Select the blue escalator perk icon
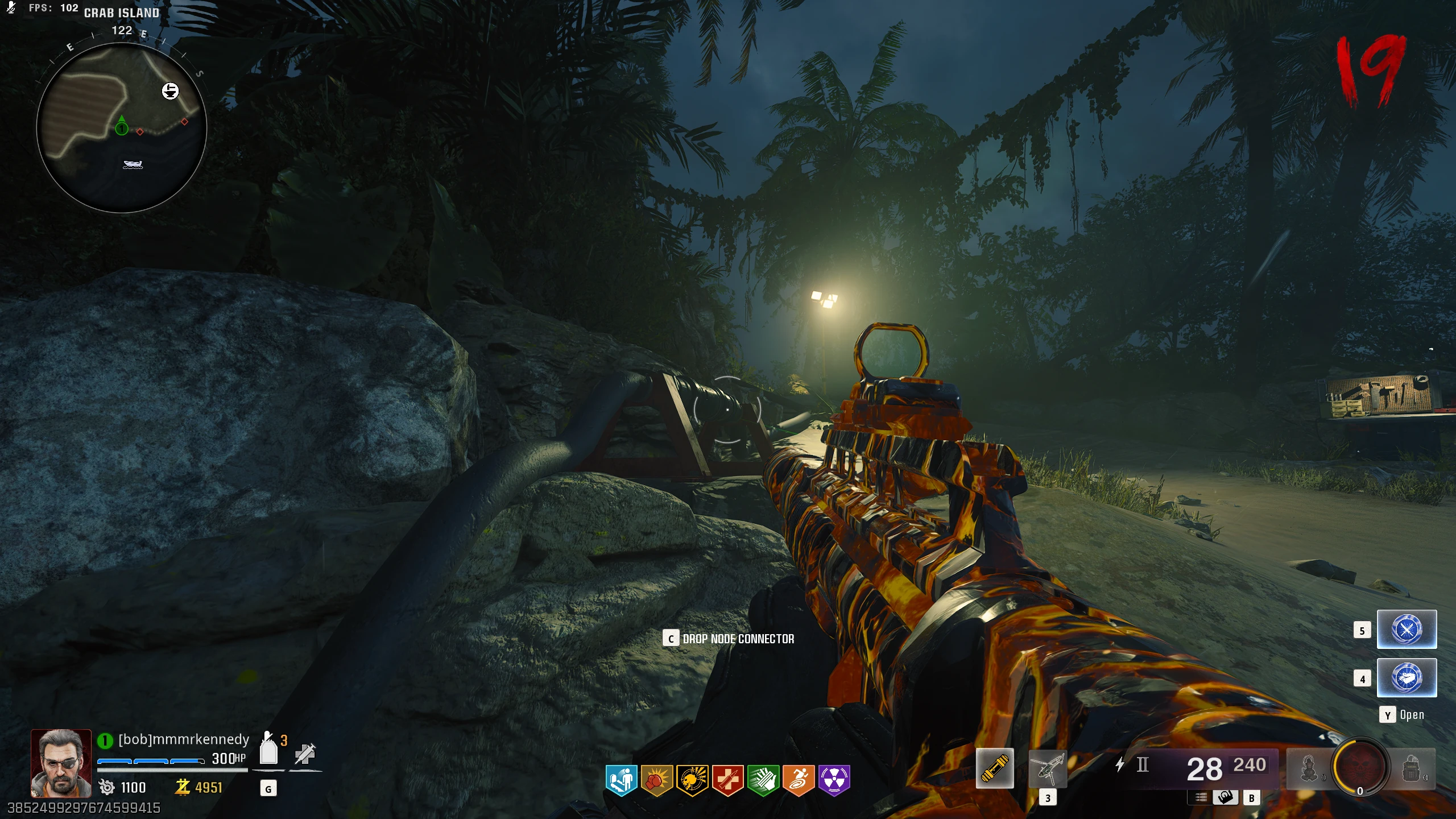The height and width of the screenshot is (819, 1456). (621, 779)
